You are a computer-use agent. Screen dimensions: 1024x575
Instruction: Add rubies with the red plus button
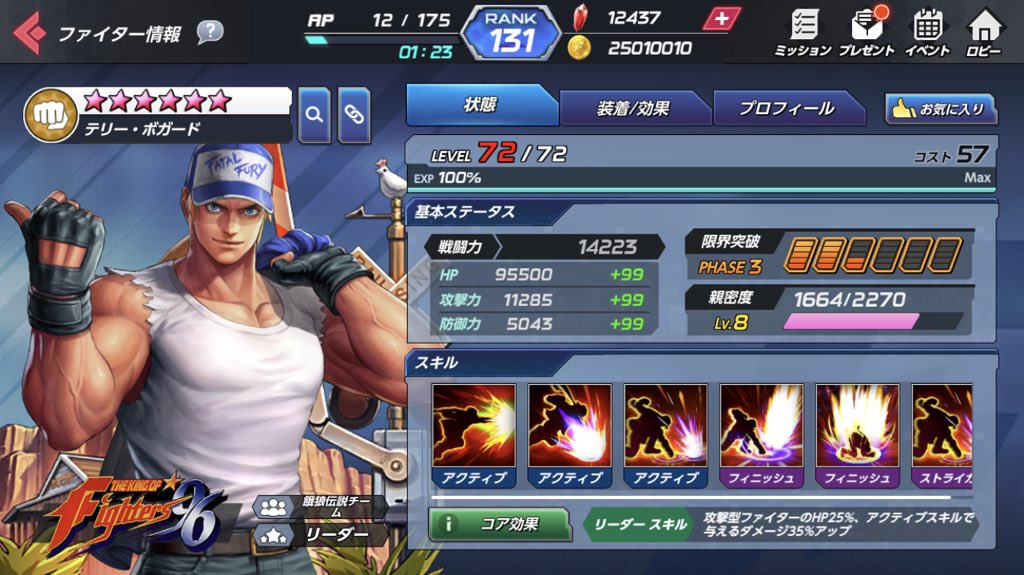(x=721, y=19)
